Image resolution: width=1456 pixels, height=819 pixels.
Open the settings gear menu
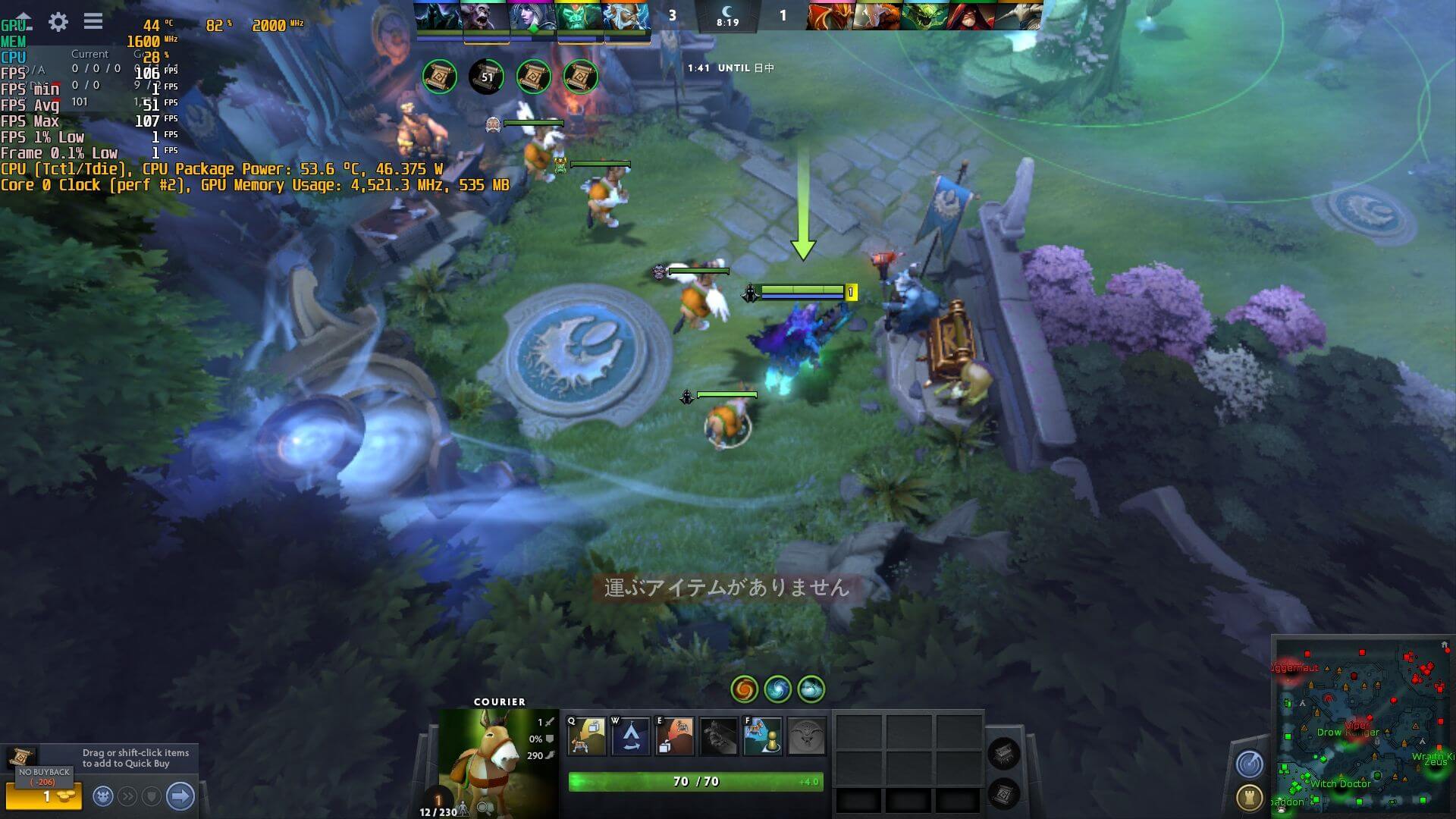pos(58,21)
